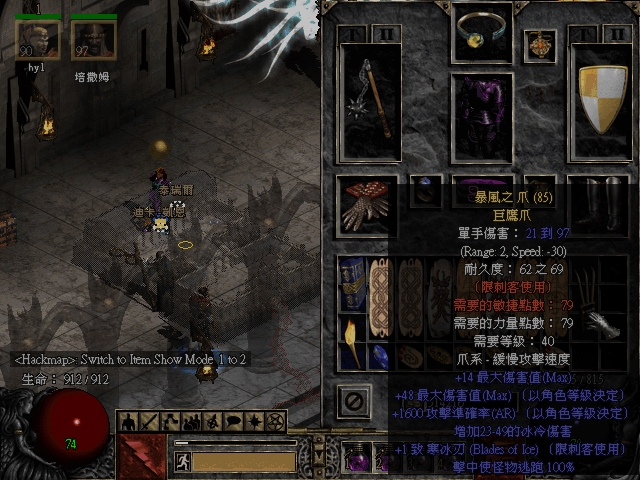The image size is (640, 480).
Task: Open the character screen from mini panel
Action: tap(130, 421)
